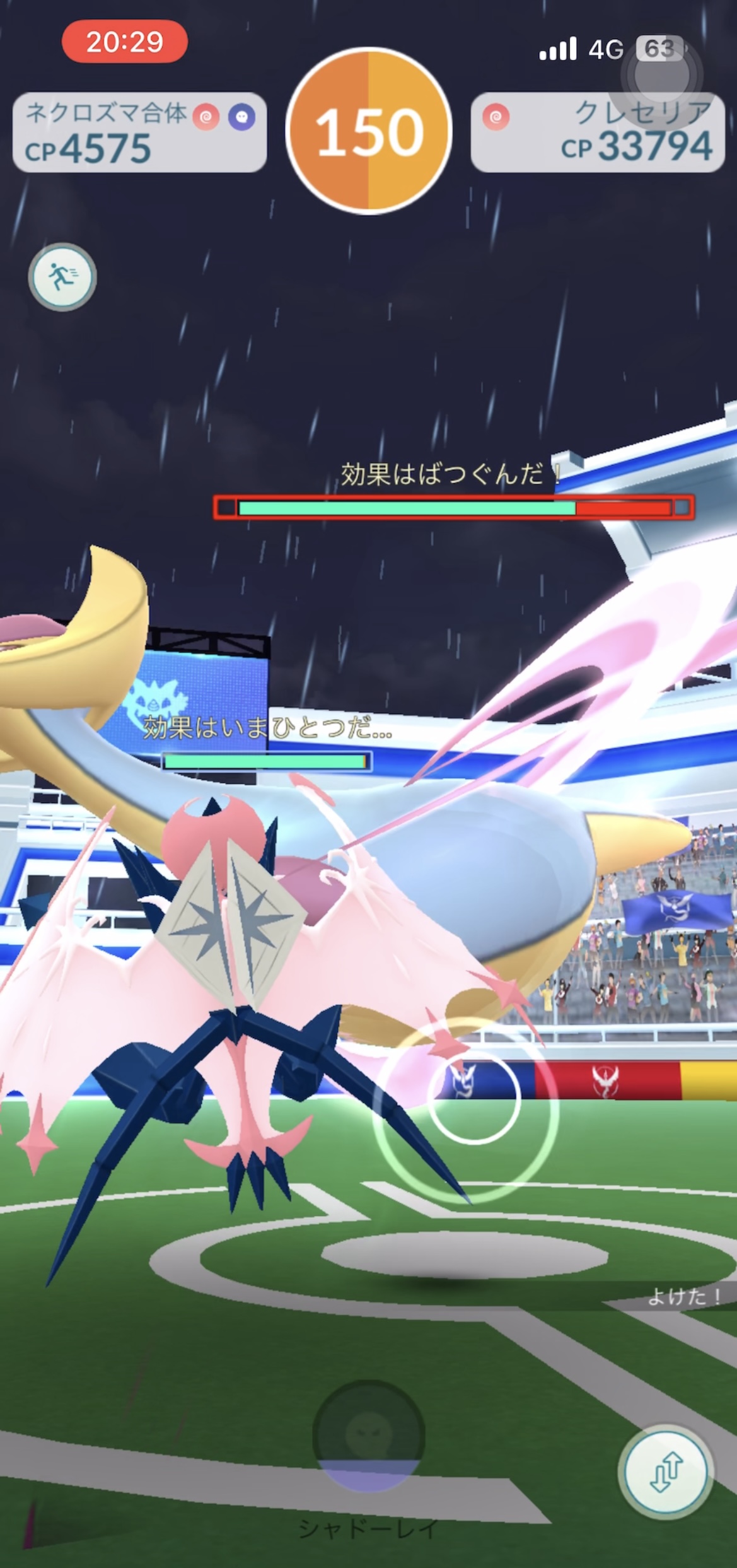The width and height of the screenshot is (737, 1568).
Task: Tap the red 20:29 recording time pill
Action: (x=124, y=42)
